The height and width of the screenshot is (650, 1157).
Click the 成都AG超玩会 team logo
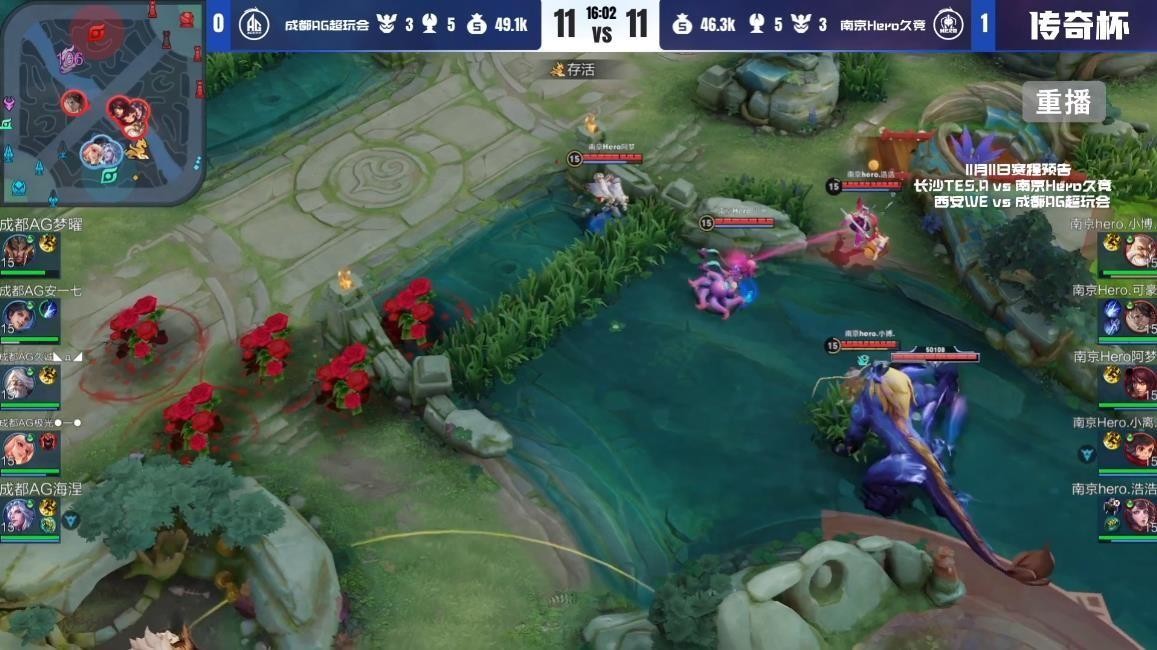pyautogui.click(x=255, y=25)
